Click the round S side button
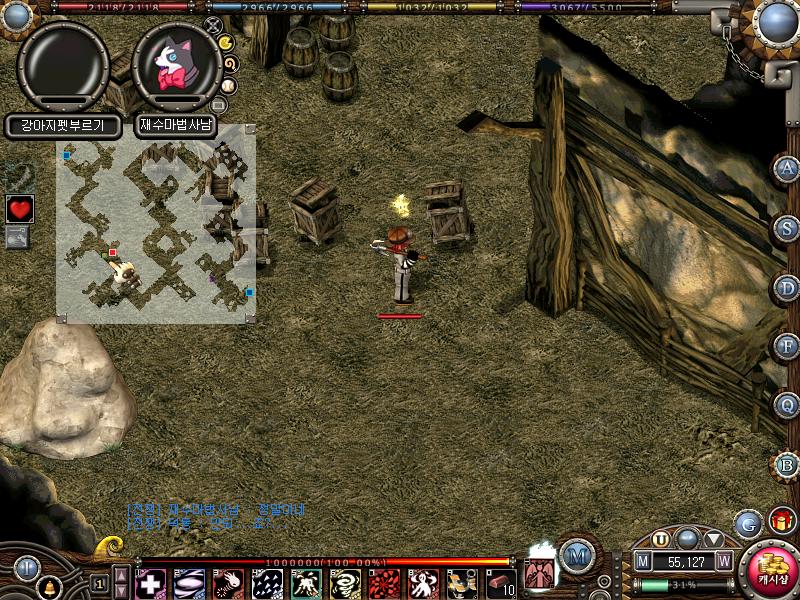 tap(786, 227)
